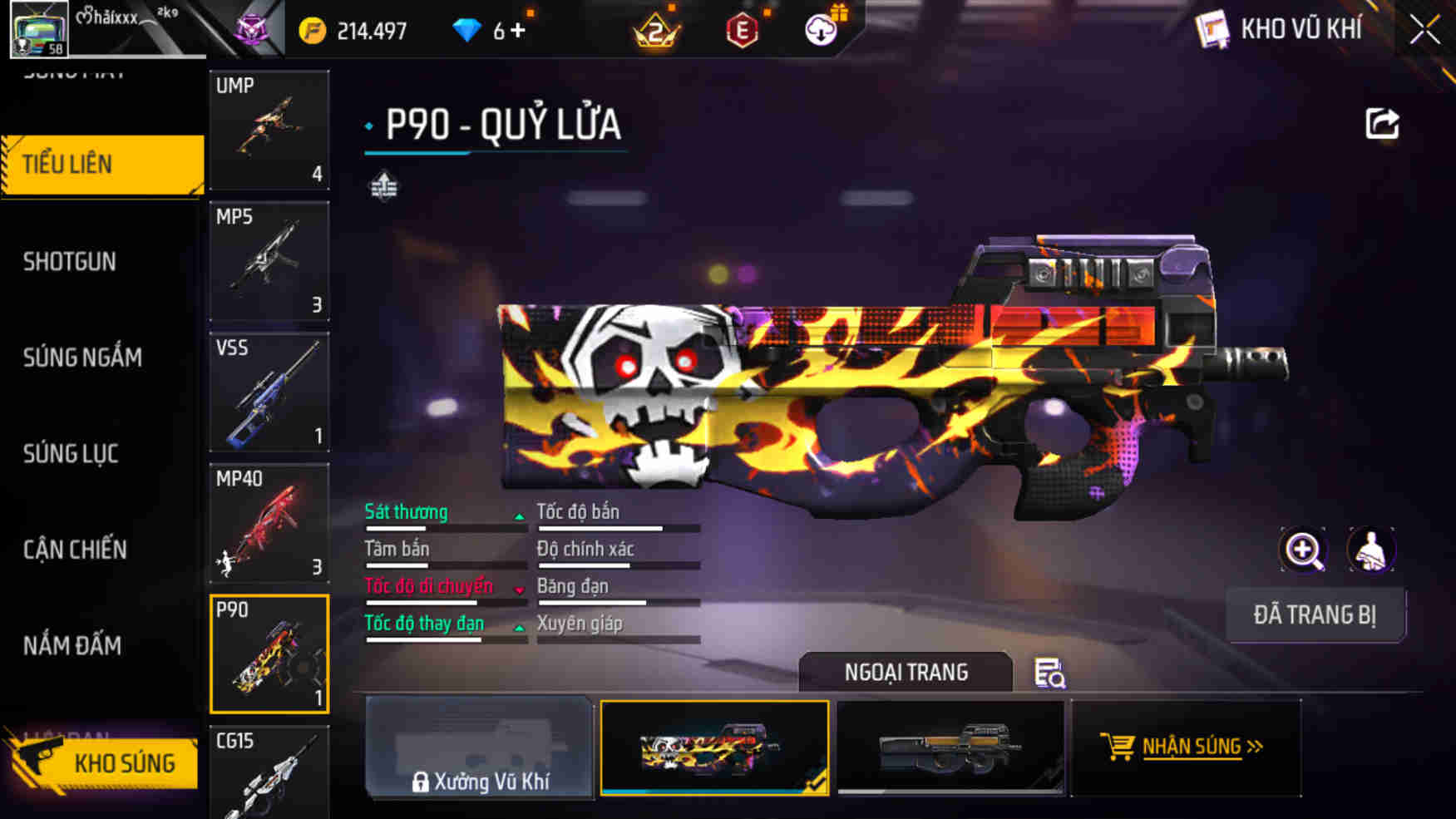Click the crown rank badge
The image size is (1456, 819).
657,30
